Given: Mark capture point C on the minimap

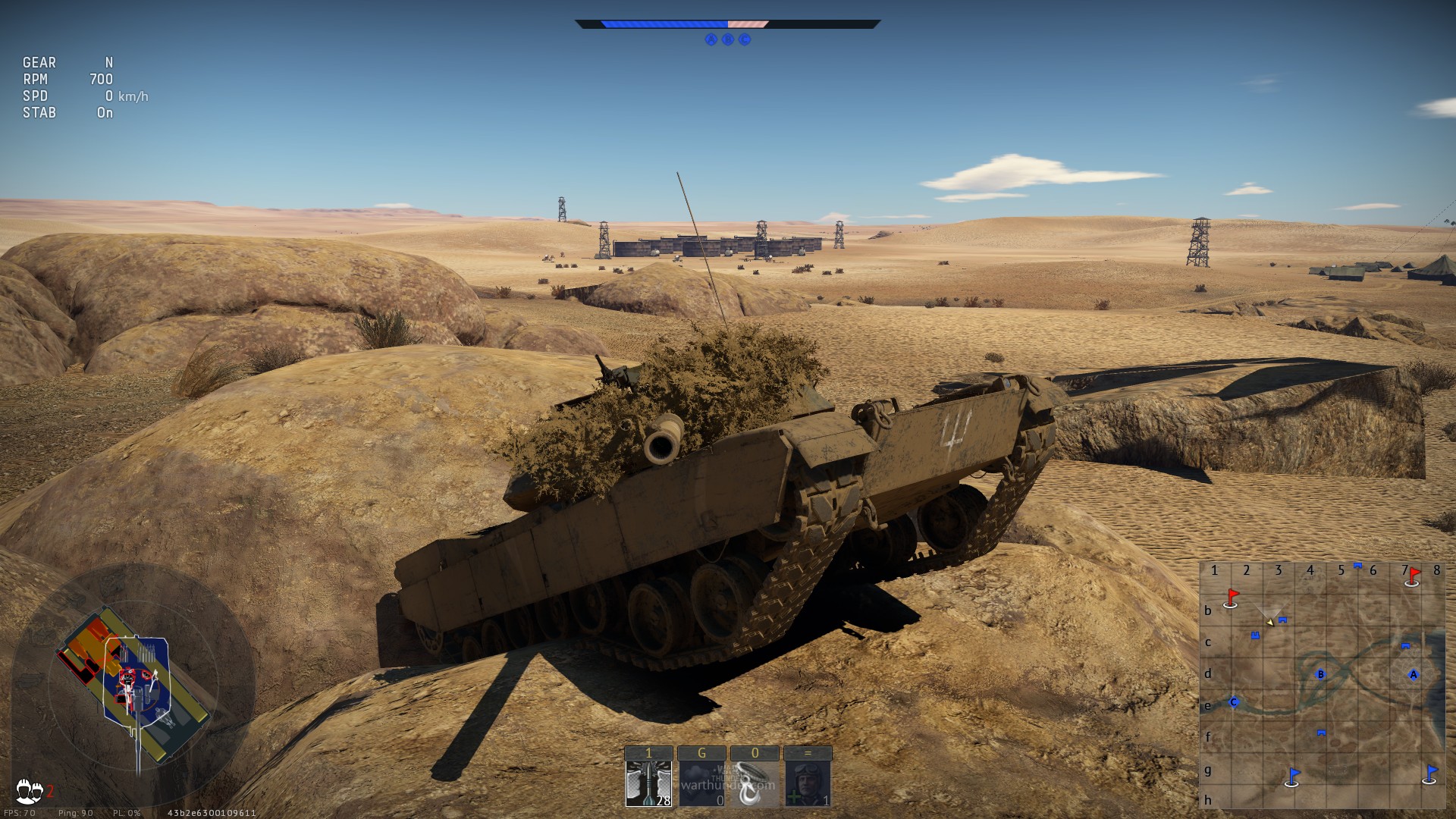Looking at the screenshot, I should click(x=1234, y=702).
